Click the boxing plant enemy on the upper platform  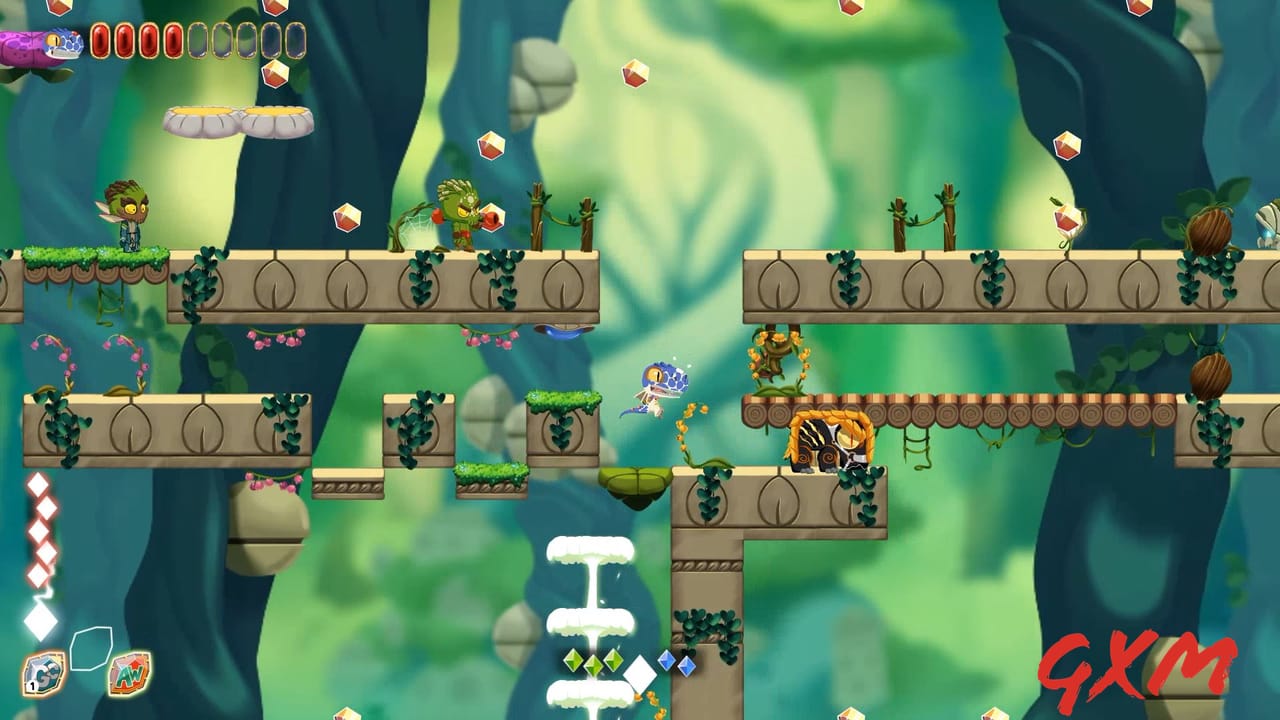coord(458,211)
